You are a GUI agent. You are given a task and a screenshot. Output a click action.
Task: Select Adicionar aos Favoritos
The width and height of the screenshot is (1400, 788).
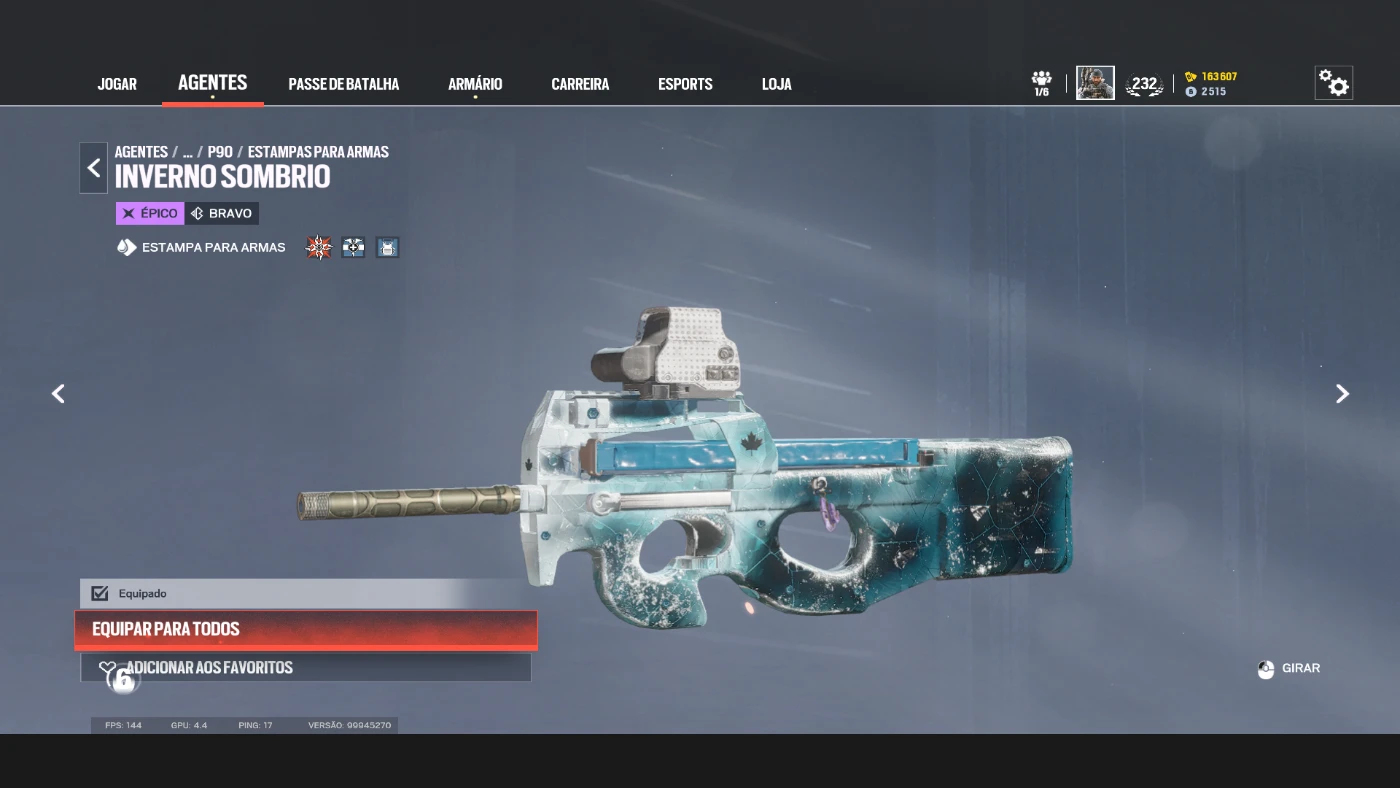tap(305, 667)
